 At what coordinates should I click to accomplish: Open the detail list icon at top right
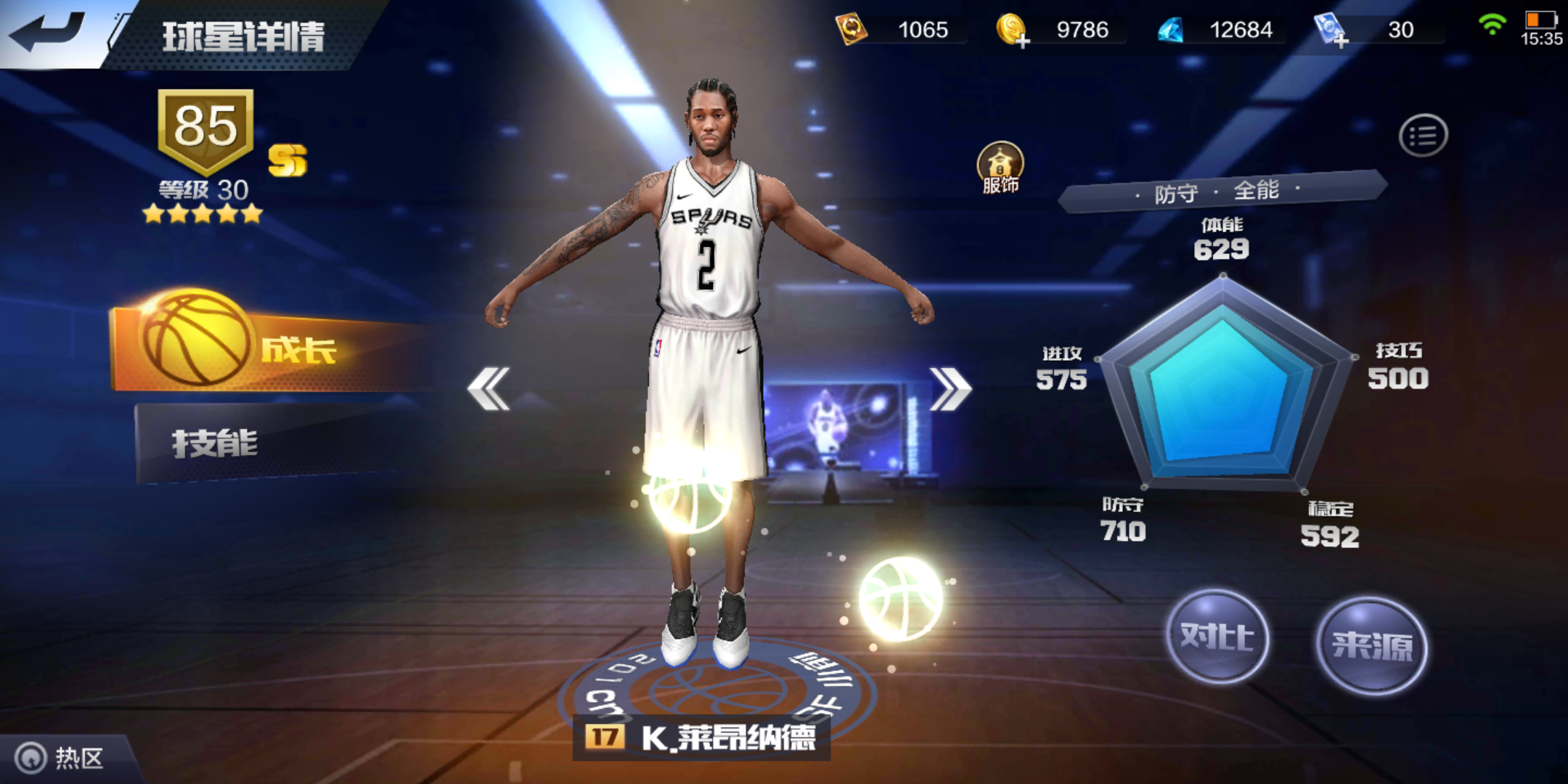coord(1426,134)
